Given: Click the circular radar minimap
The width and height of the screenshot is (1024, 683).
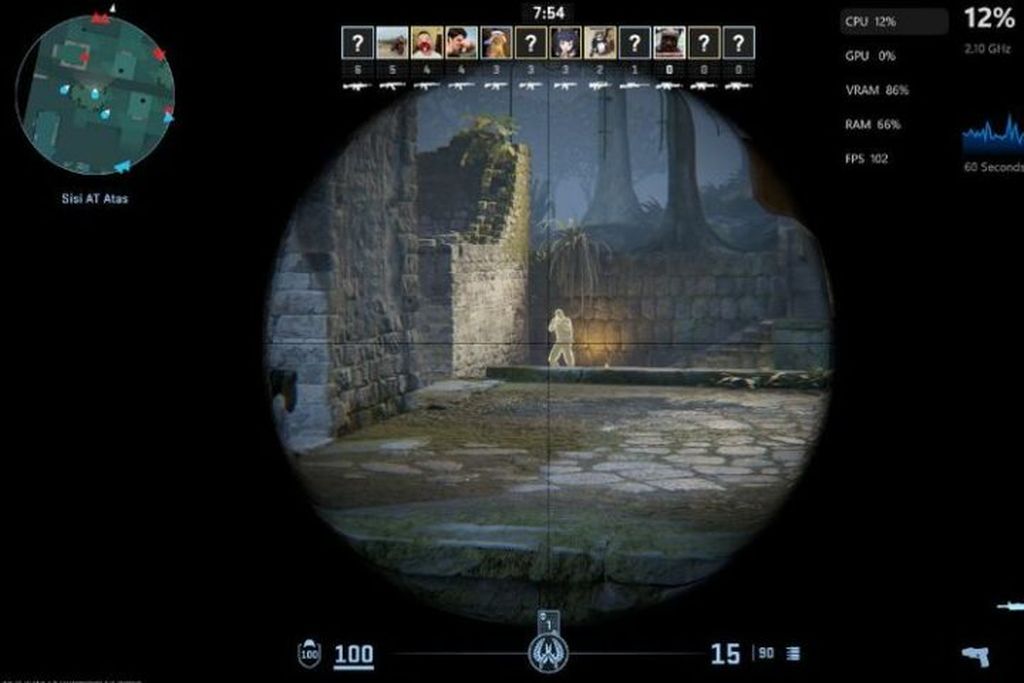Looking at the screenshot, I should tap(96, 95).
